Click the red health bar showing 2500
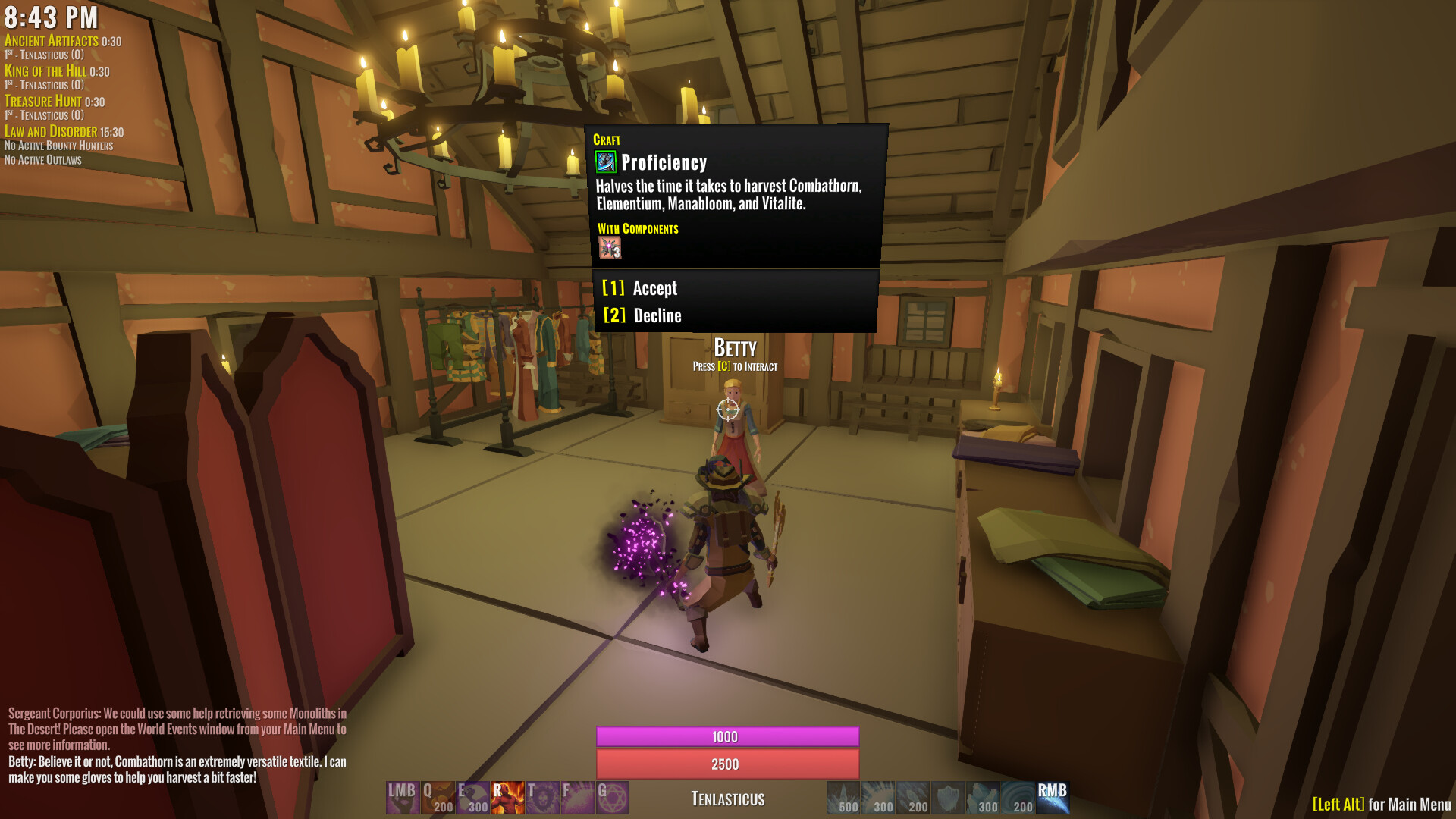This screenshot has width=1456, height=819. (x=727, y=764)
